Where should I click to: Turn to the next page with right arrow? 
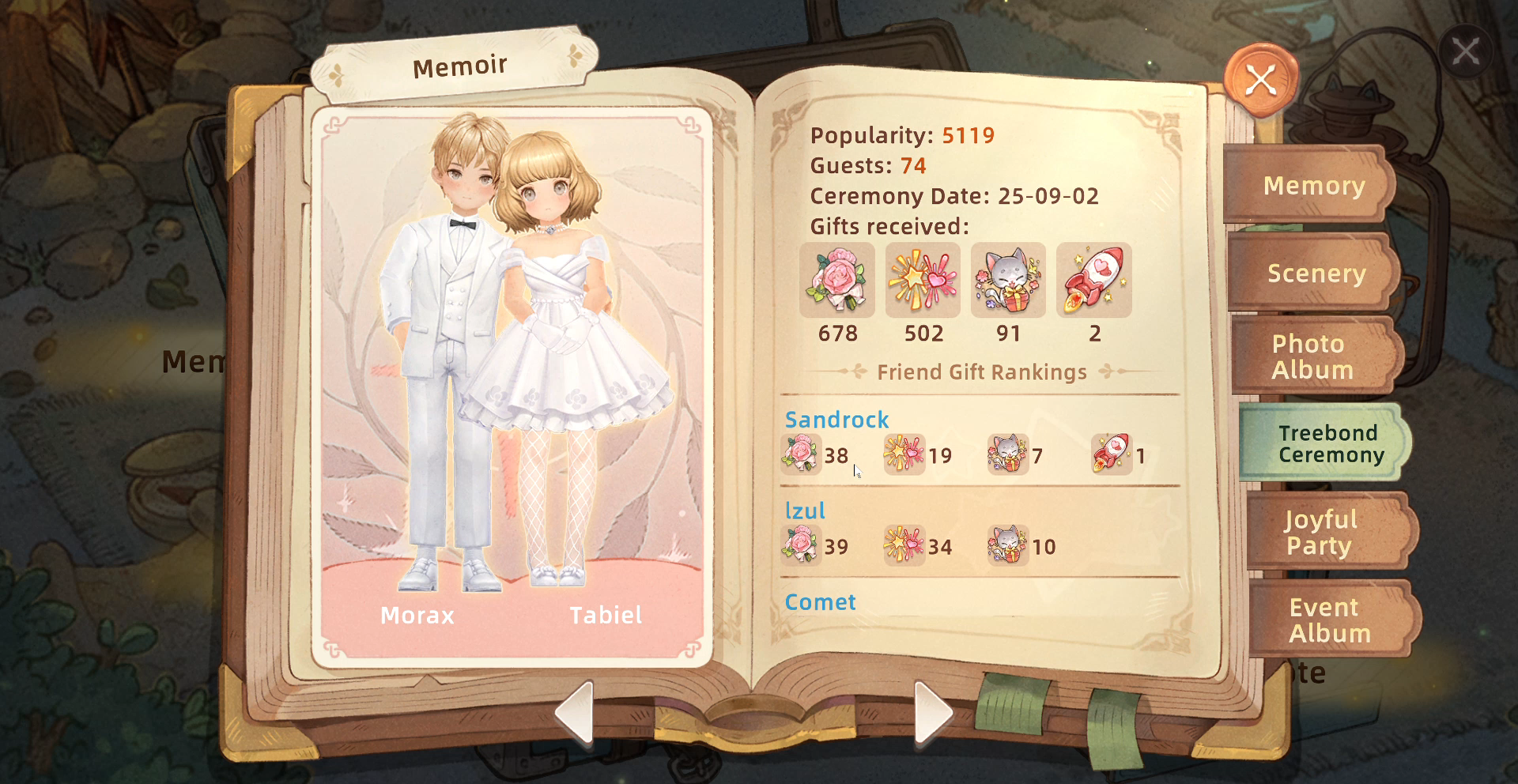pyautogui.click(x=932, y=712)
